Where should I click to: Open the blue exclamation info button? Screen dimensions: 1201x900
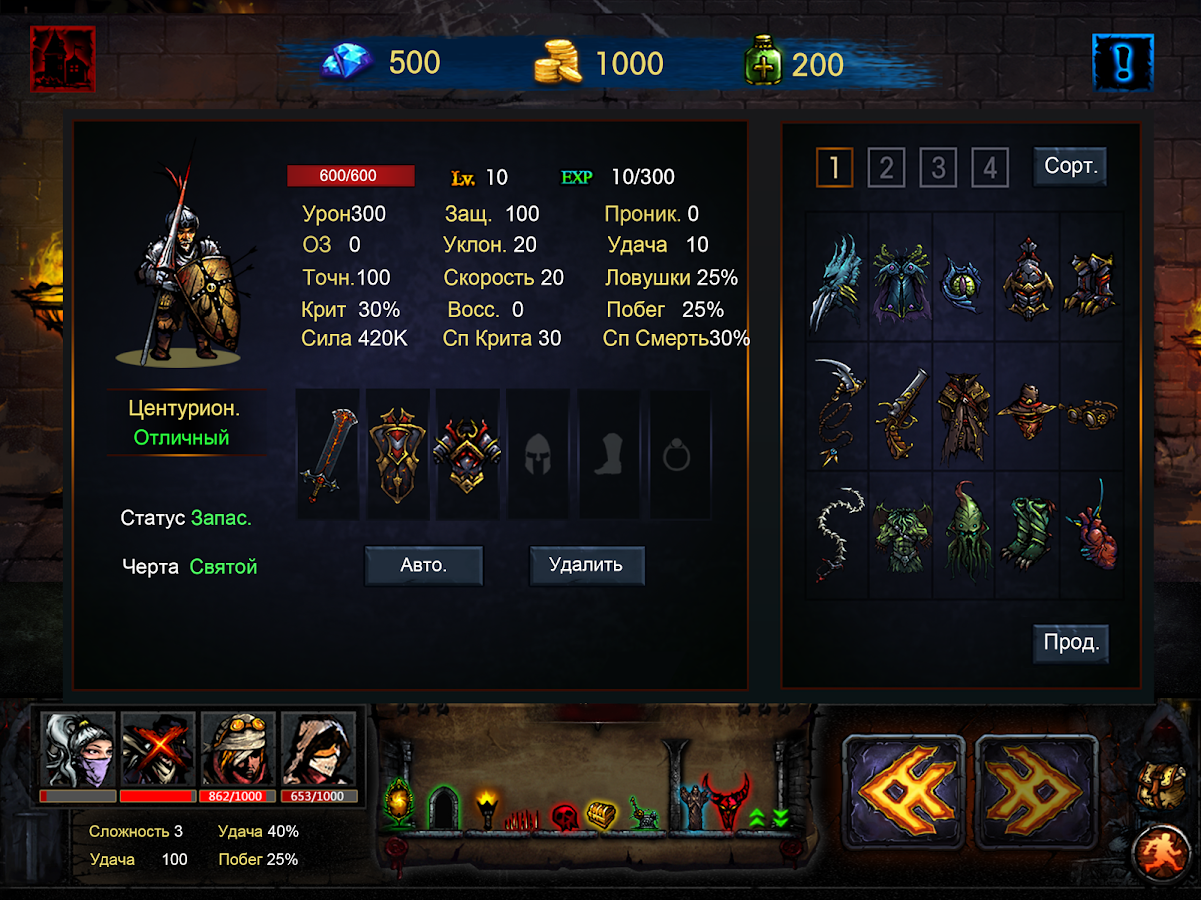coord(1123,62)
